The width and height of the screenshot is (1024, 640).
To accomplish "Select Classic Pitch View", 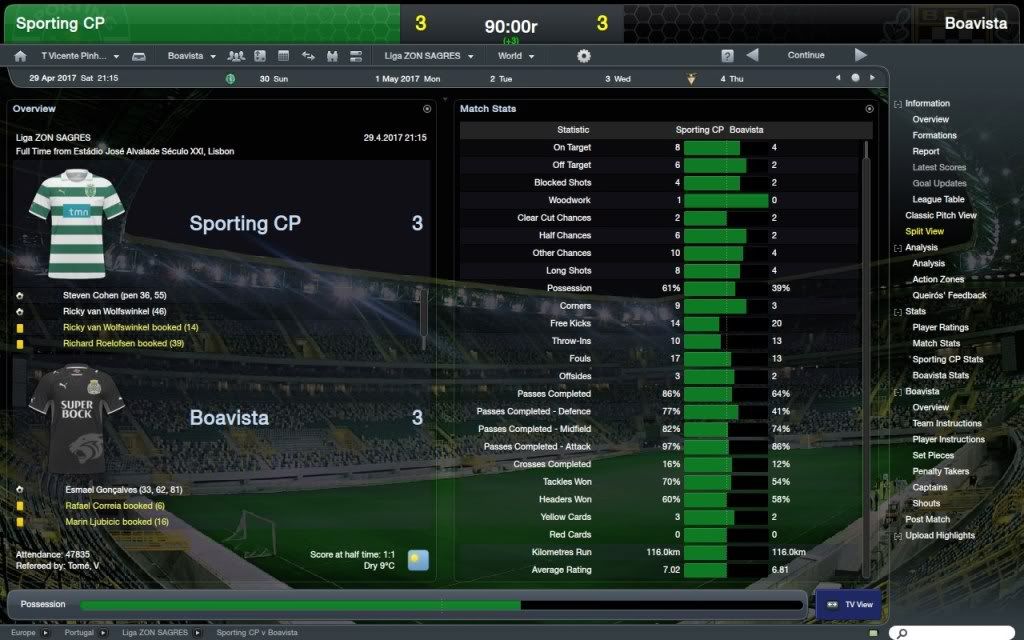I will point(940,215).
